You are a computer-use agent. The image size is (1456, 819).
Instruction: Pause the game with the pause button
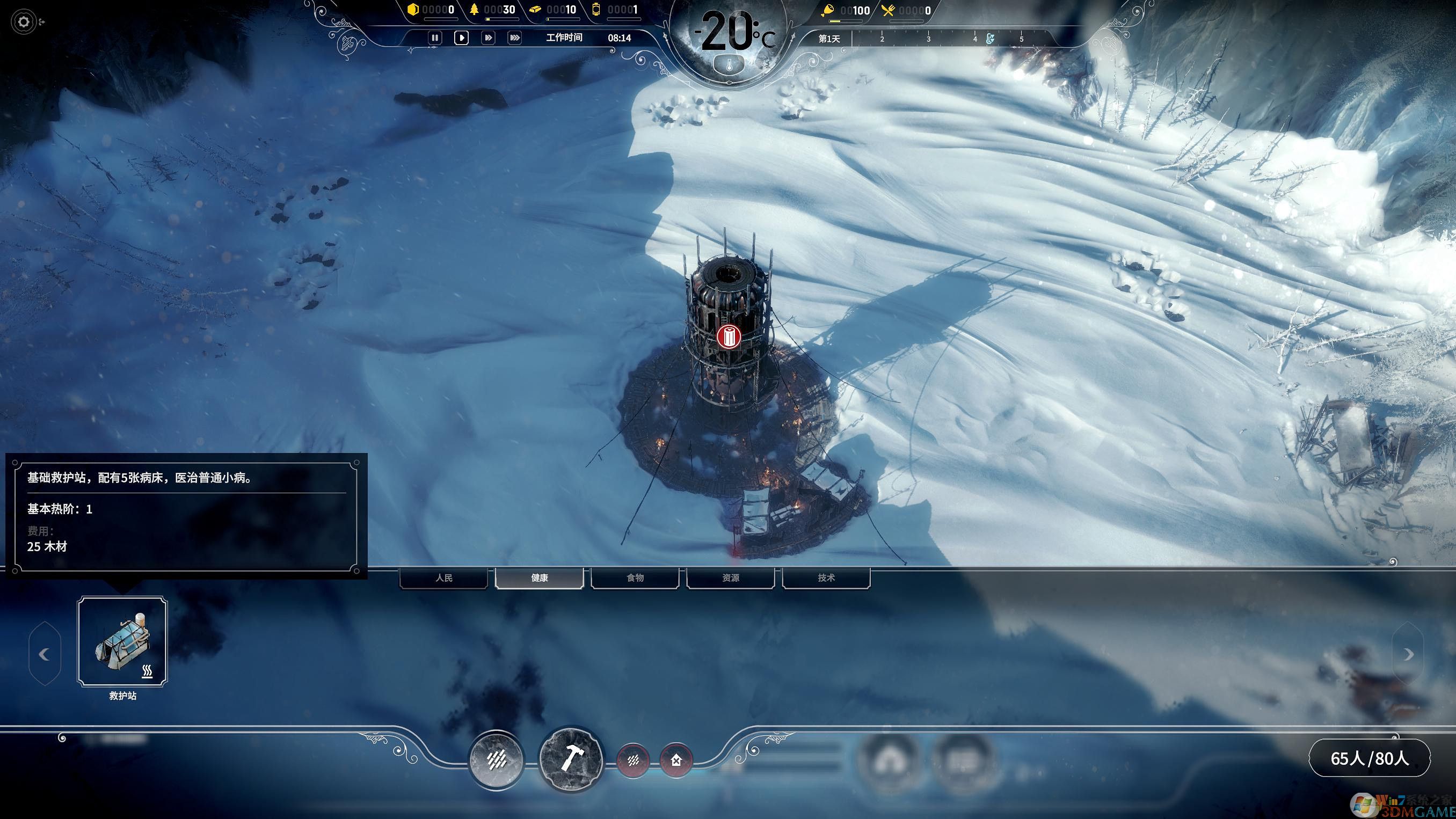click(x=435, y=38)
